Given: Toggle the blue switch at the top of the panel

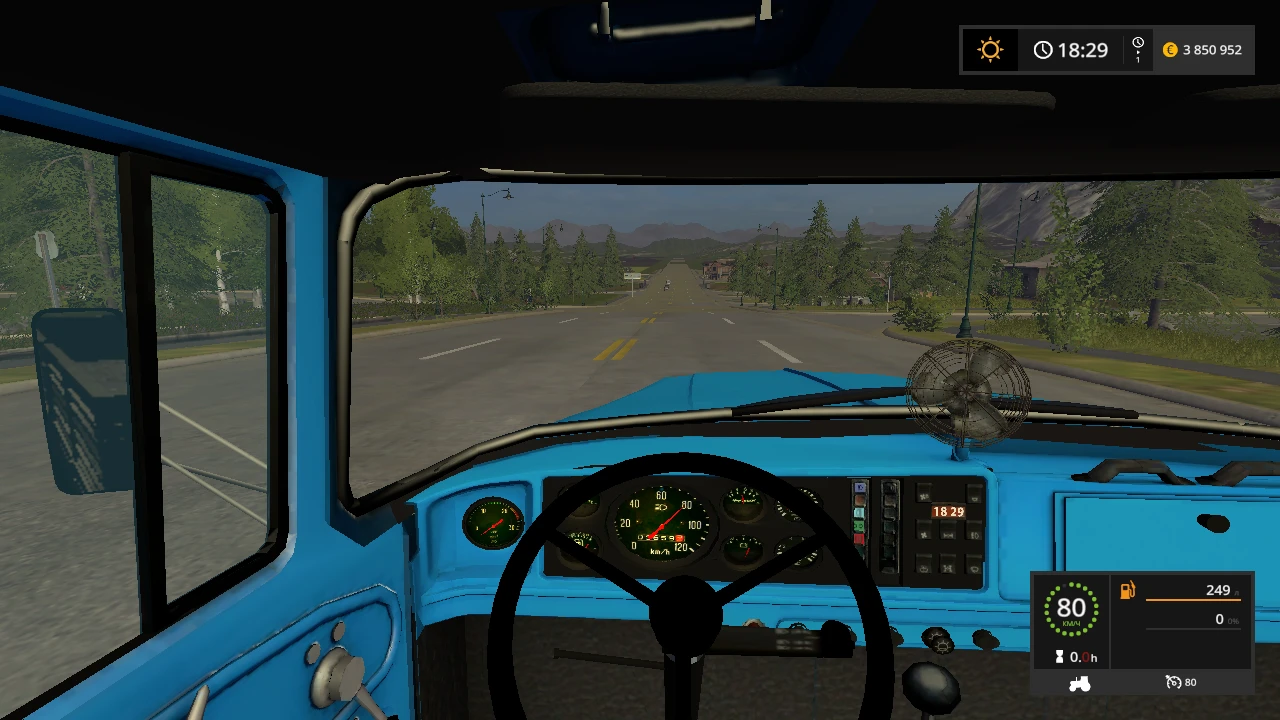Looking at the screenshot, I should pos(860,488).
